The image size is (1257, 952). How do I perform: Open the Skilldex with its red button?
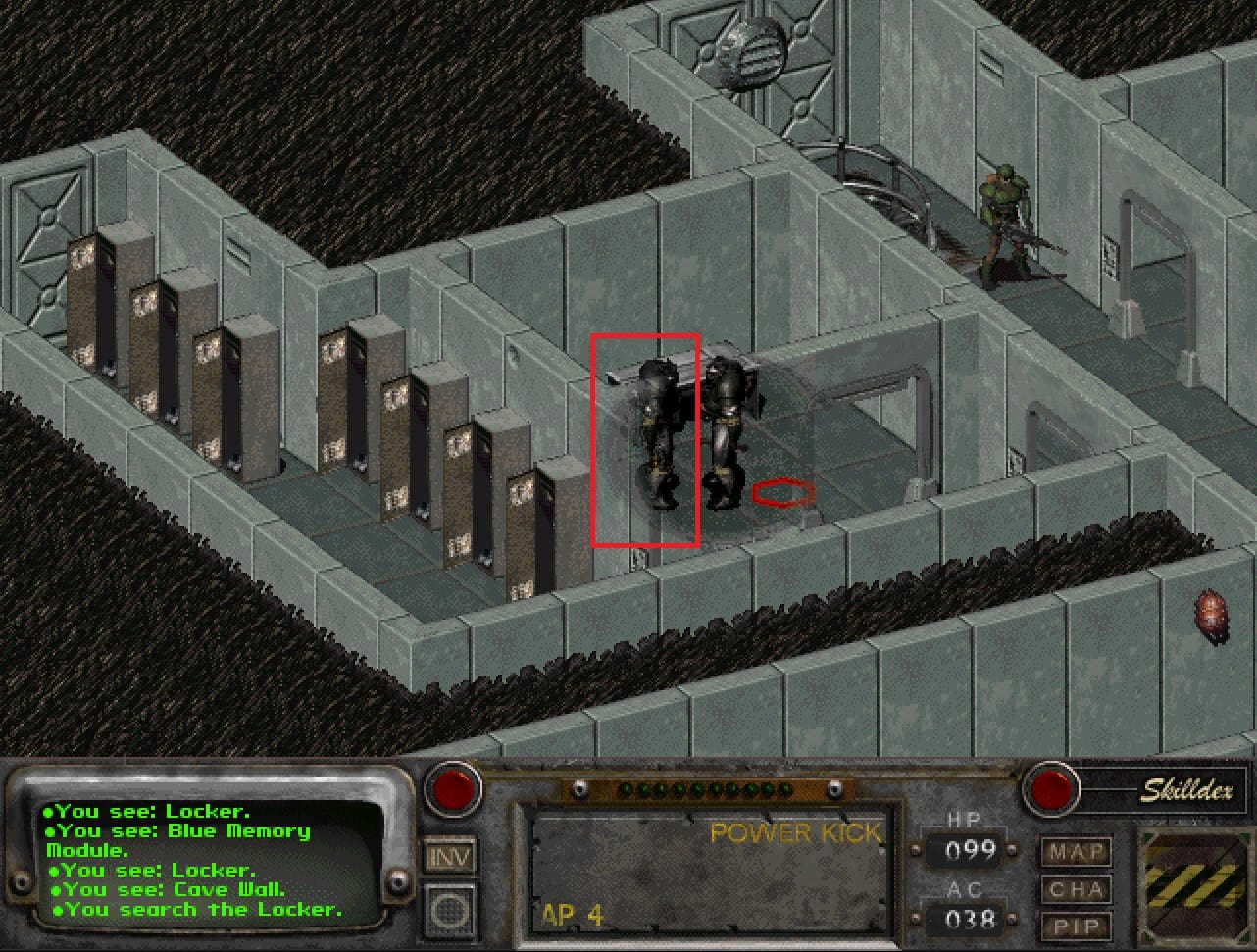(x=1050, y=788)
